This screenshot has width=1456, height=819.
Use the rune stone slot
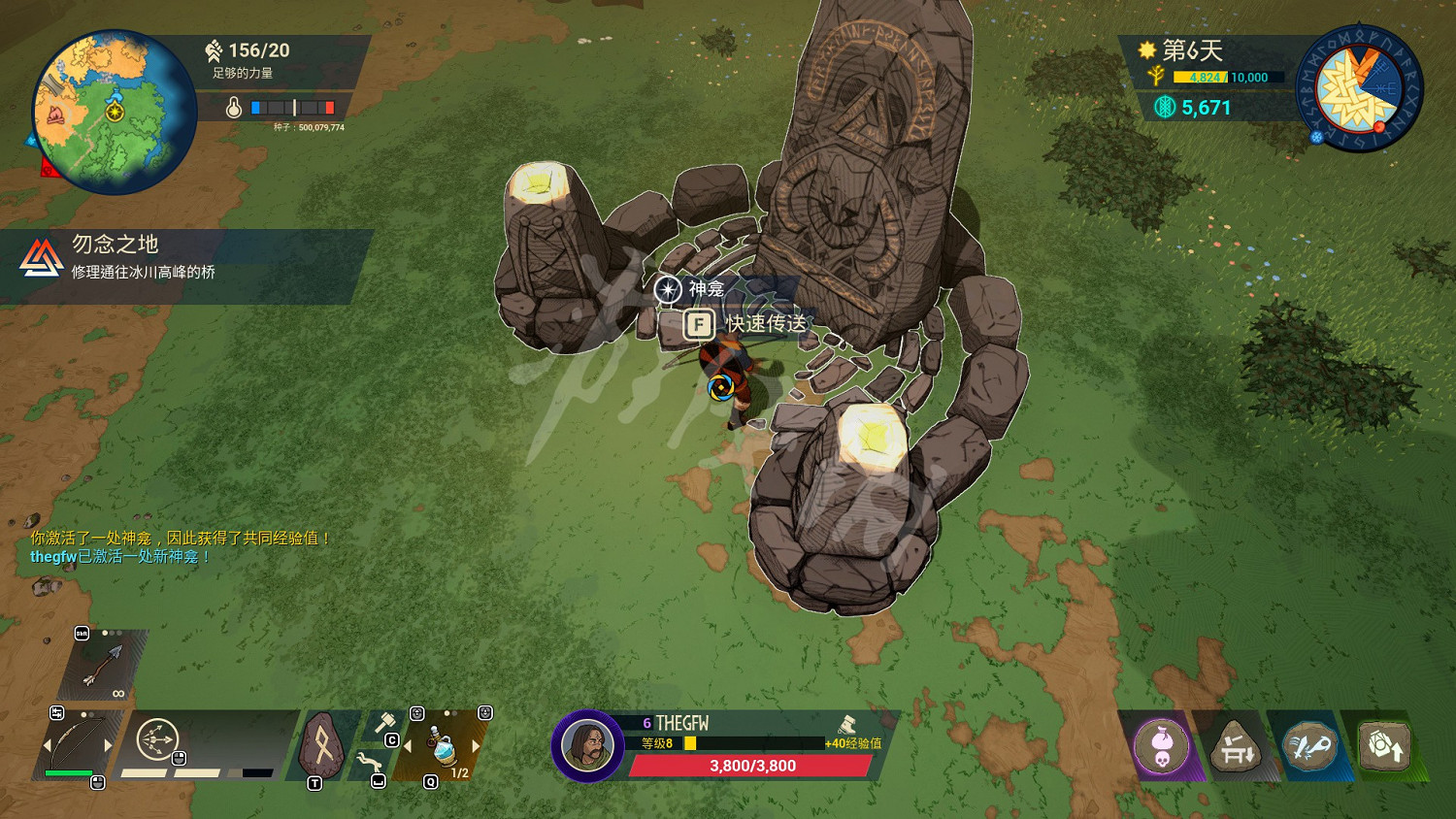pos(323,746)
